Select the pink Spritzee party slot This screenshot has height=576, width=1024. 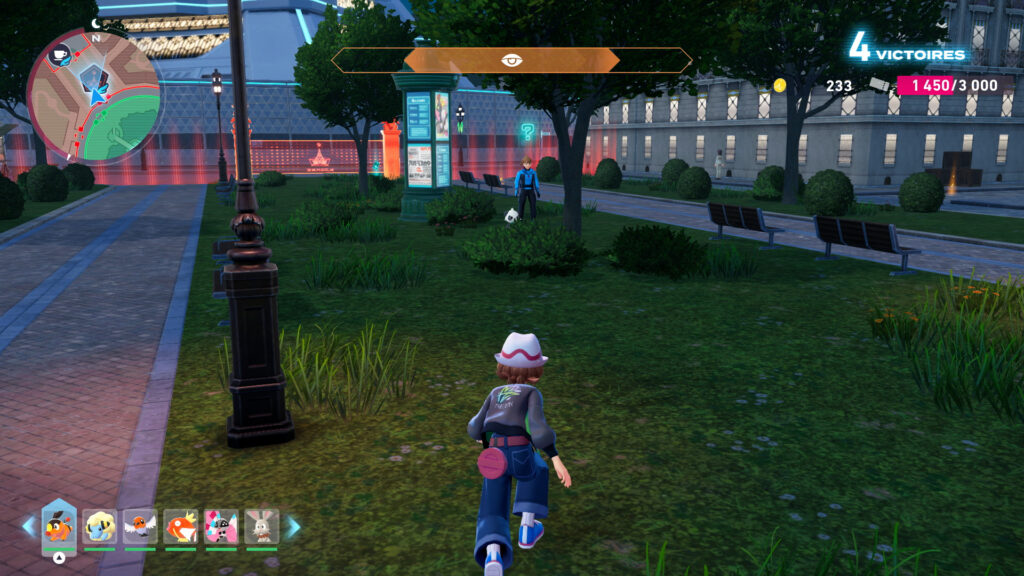pos(221,526)
